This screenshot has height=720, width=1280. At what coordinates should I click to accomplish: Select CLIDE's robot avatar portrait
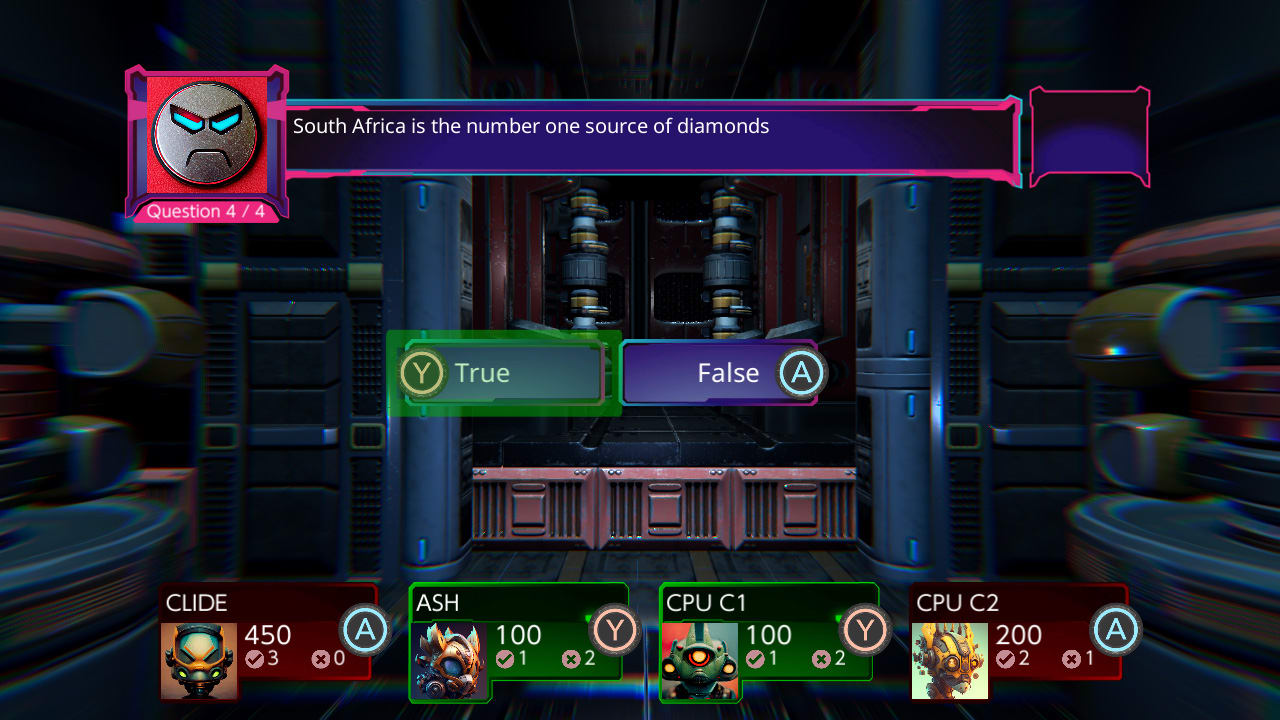(x=198, y=660)
